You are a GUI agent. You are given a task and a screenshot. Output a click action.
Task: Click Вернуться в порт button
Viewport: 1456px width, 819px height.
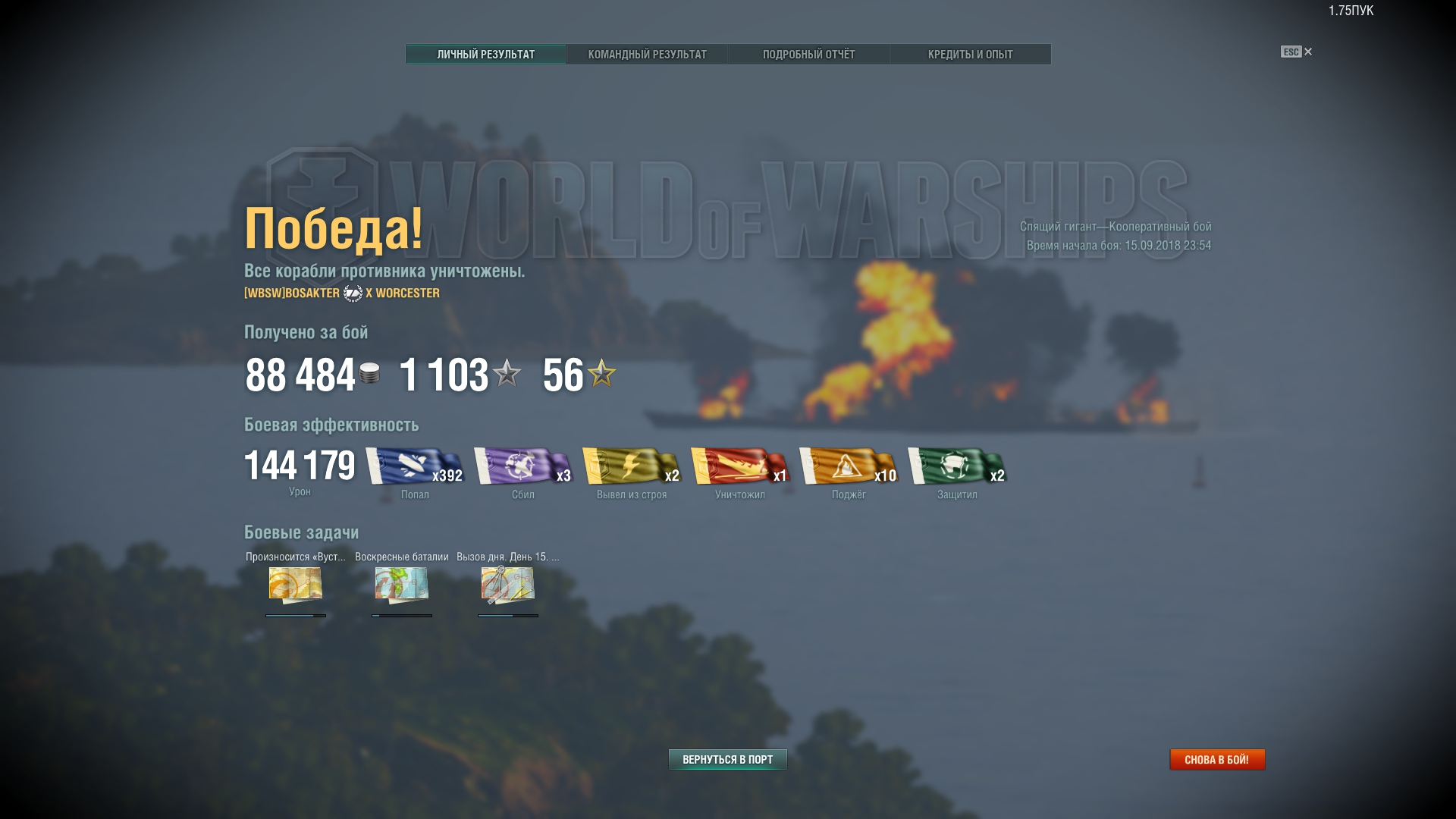pyautogui.click(x=727, y=759)
